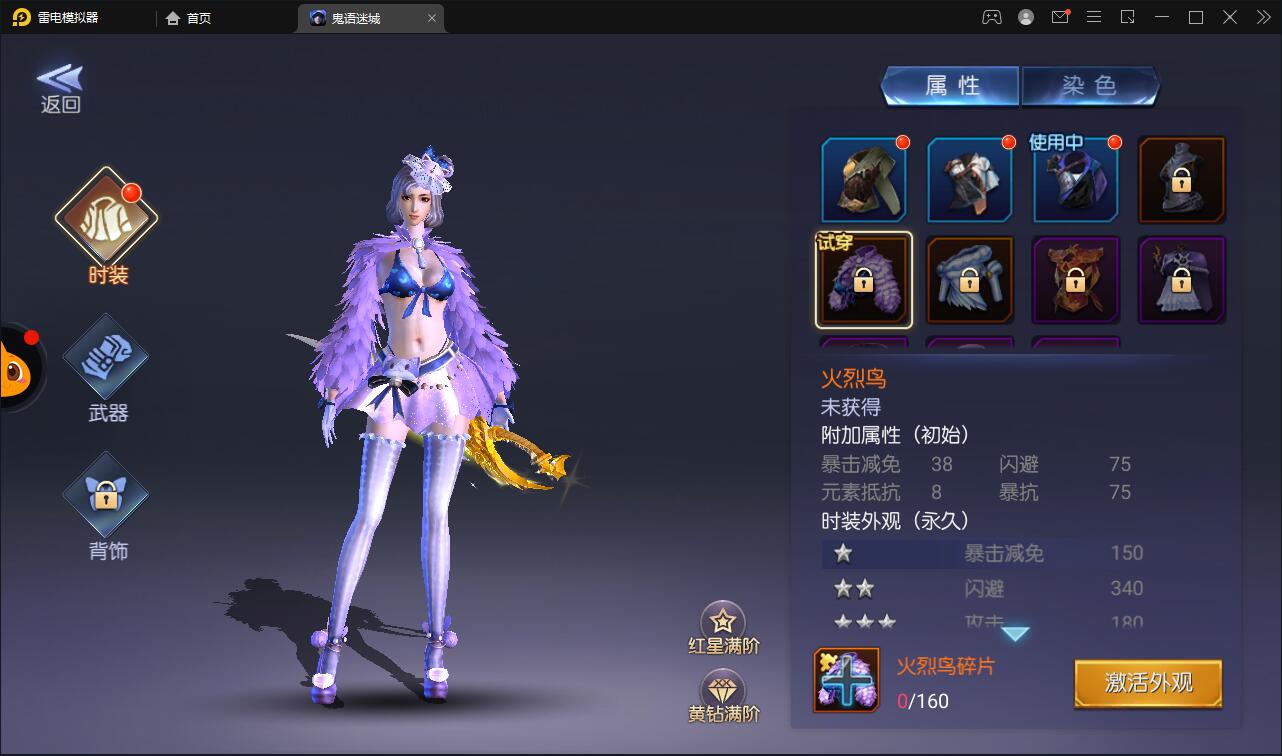Select the locked white robe outfit
The image size is (1282, 756).
[1182, 281]
